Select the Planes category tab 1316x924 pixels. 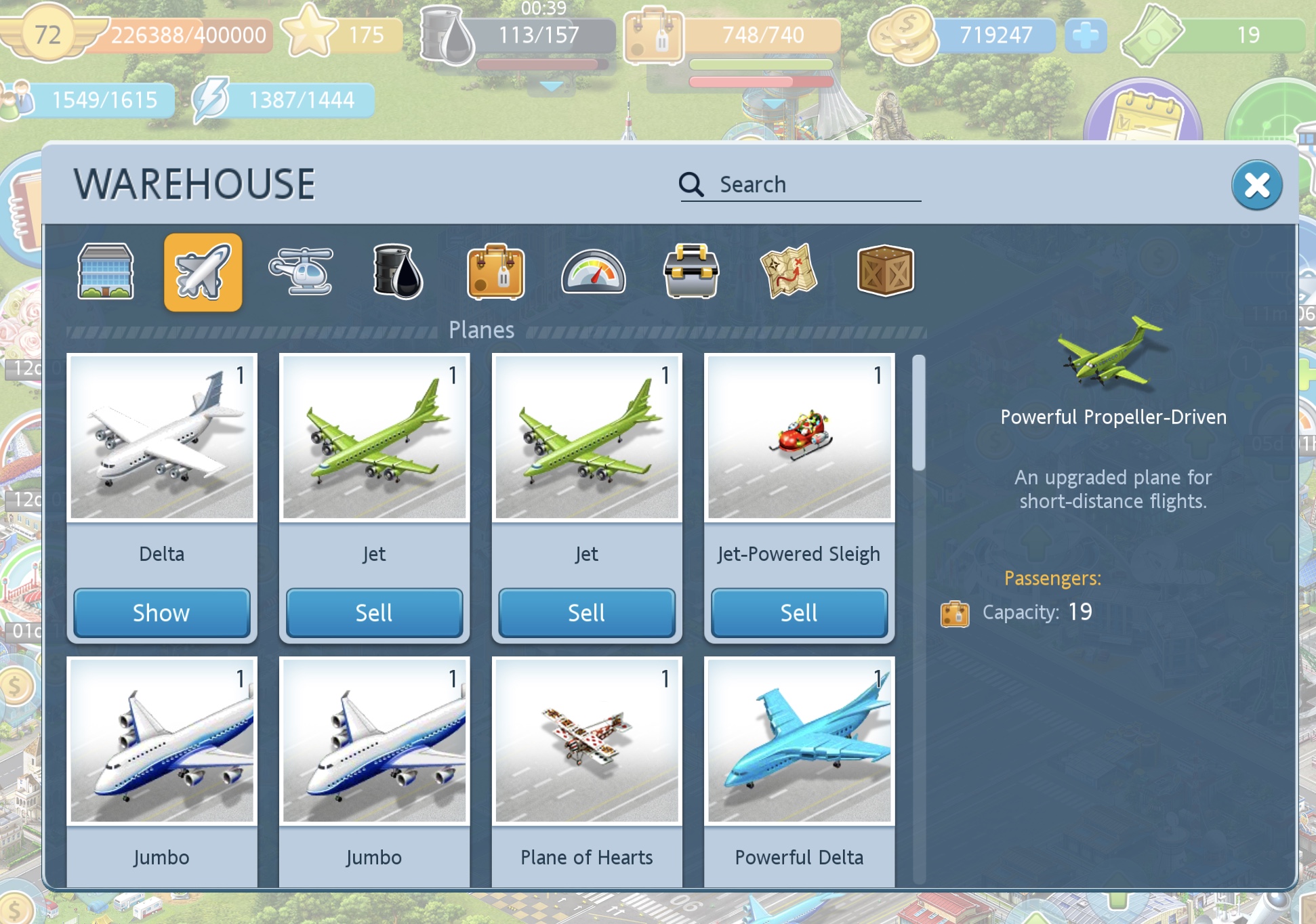[203, 272]
